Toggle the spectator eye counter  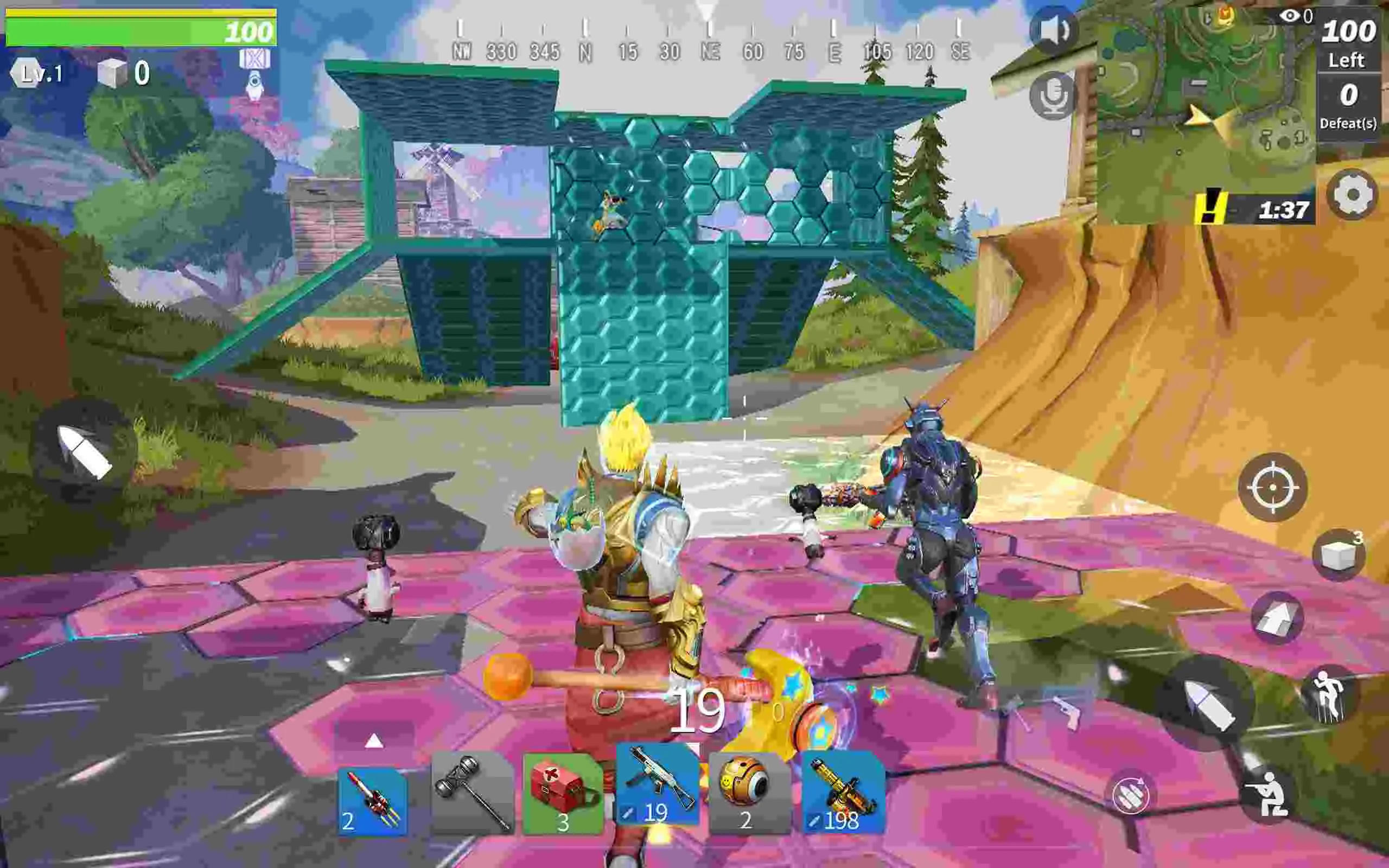click(x=1292, y=17)
